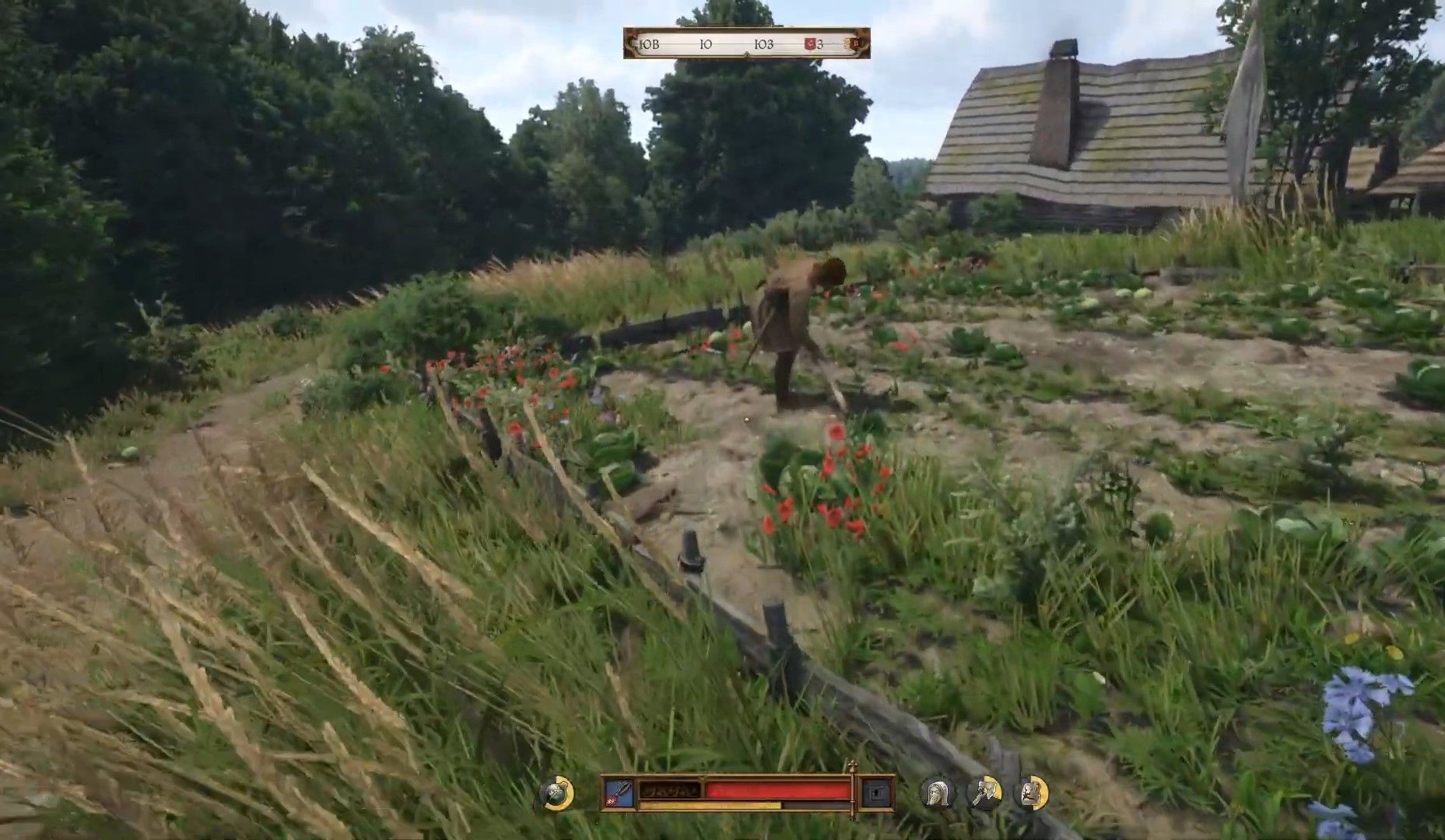Image resolution: width=1445 pixels, height=840 pixels.
Task: Select the red shield marker on the compass
Action: pos(810,44)
